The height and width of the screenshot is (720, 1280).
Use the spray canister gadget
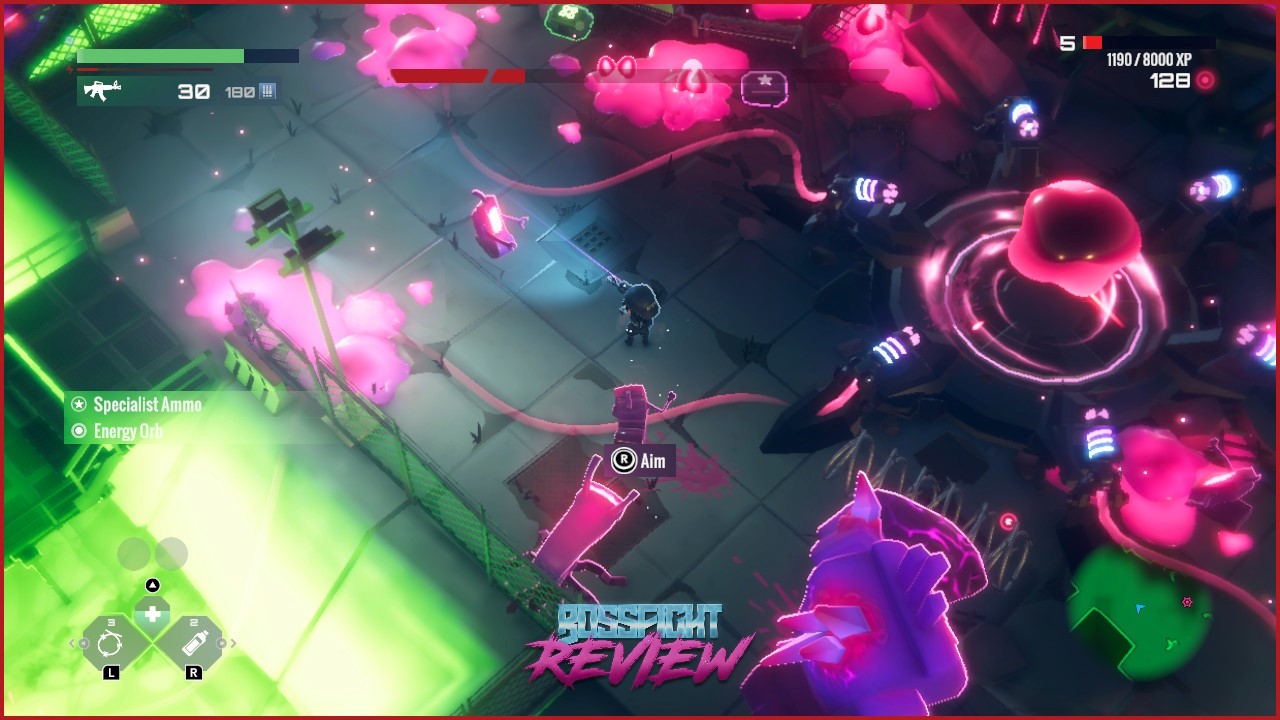click(x=194, y=643)
